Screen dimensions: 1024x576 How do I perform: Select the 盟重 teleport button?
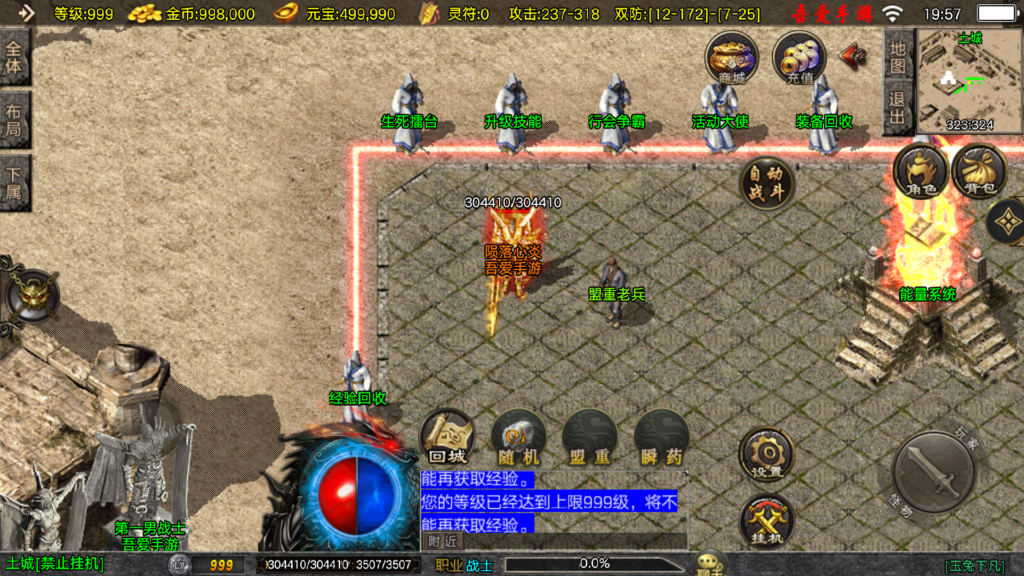pyautogui.click(x=589, y=437)
